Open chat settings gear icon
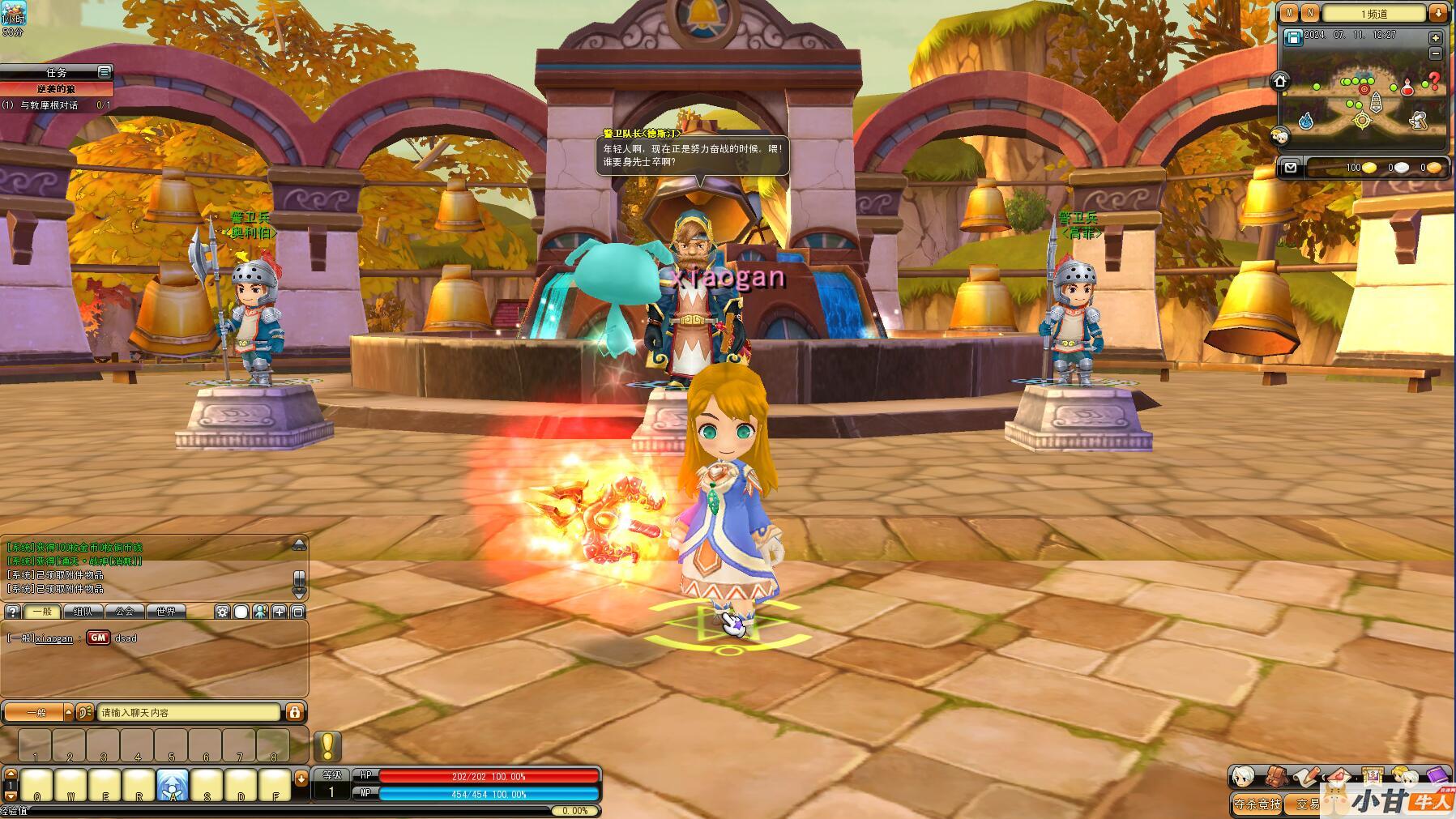1456x819 pixels. pos(223,612)
